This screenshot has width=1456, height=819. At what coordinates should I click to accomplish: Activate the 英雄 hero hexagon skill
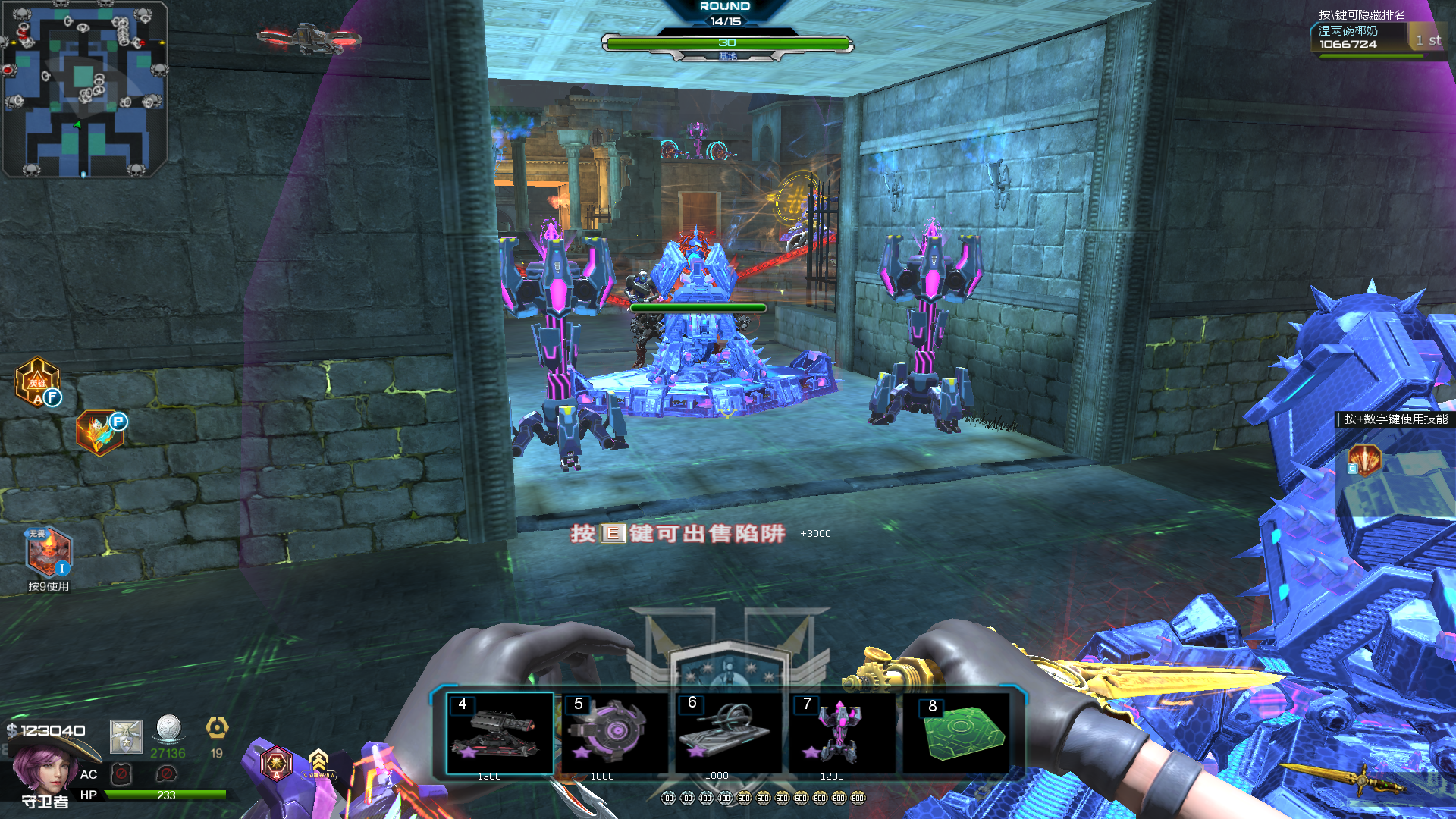(x=38, y=382)
